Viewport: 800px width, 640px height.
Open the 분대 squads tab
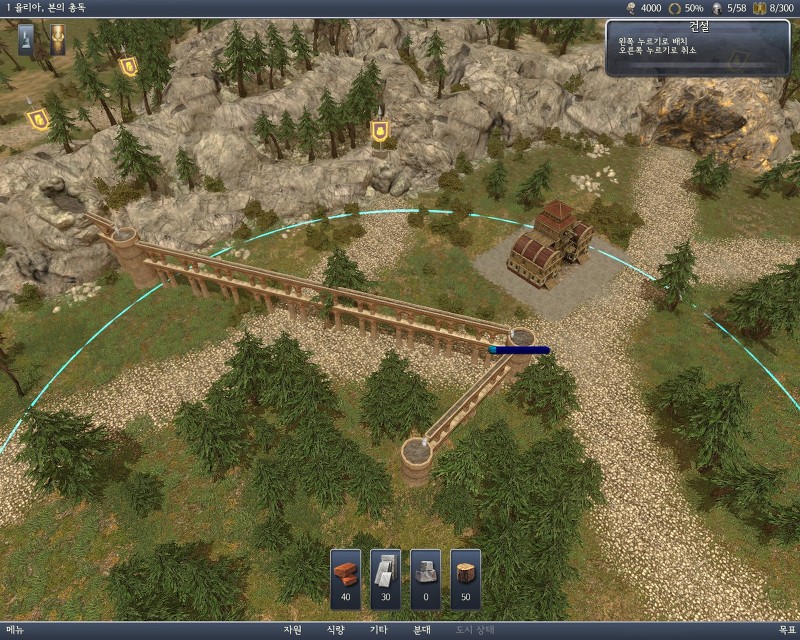[x=421, y=631]
